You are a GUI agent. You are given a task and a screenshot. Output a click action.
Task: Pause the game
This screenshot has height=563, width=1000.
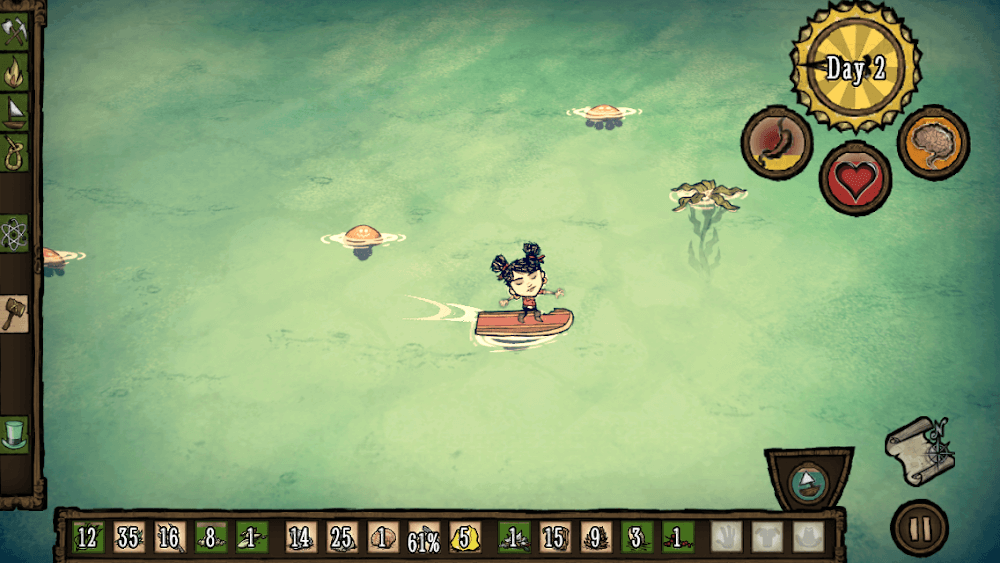coord(919,527)
